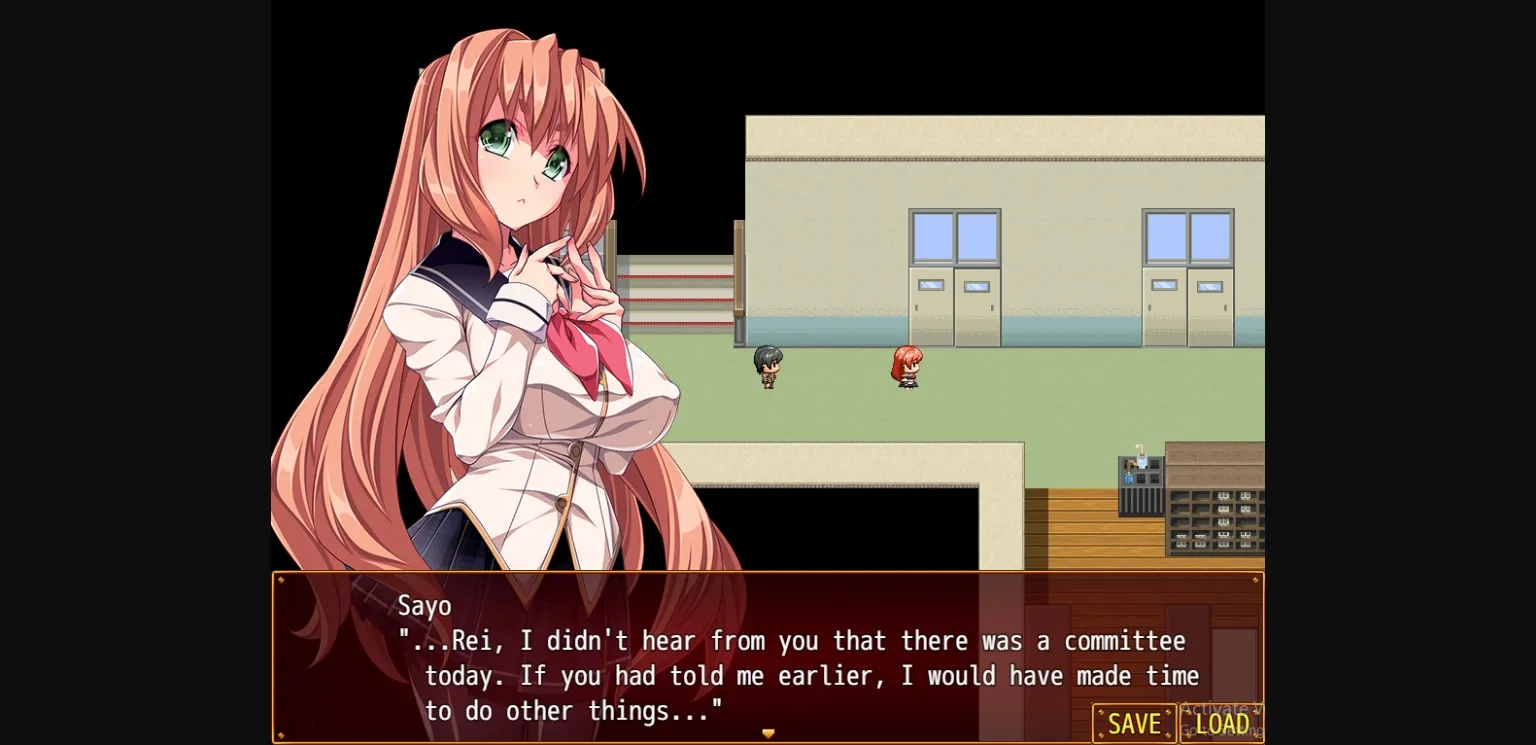Click the speaker name Sayo
The width and height of the screenshot is (1536, 745).
pos(425,605)
